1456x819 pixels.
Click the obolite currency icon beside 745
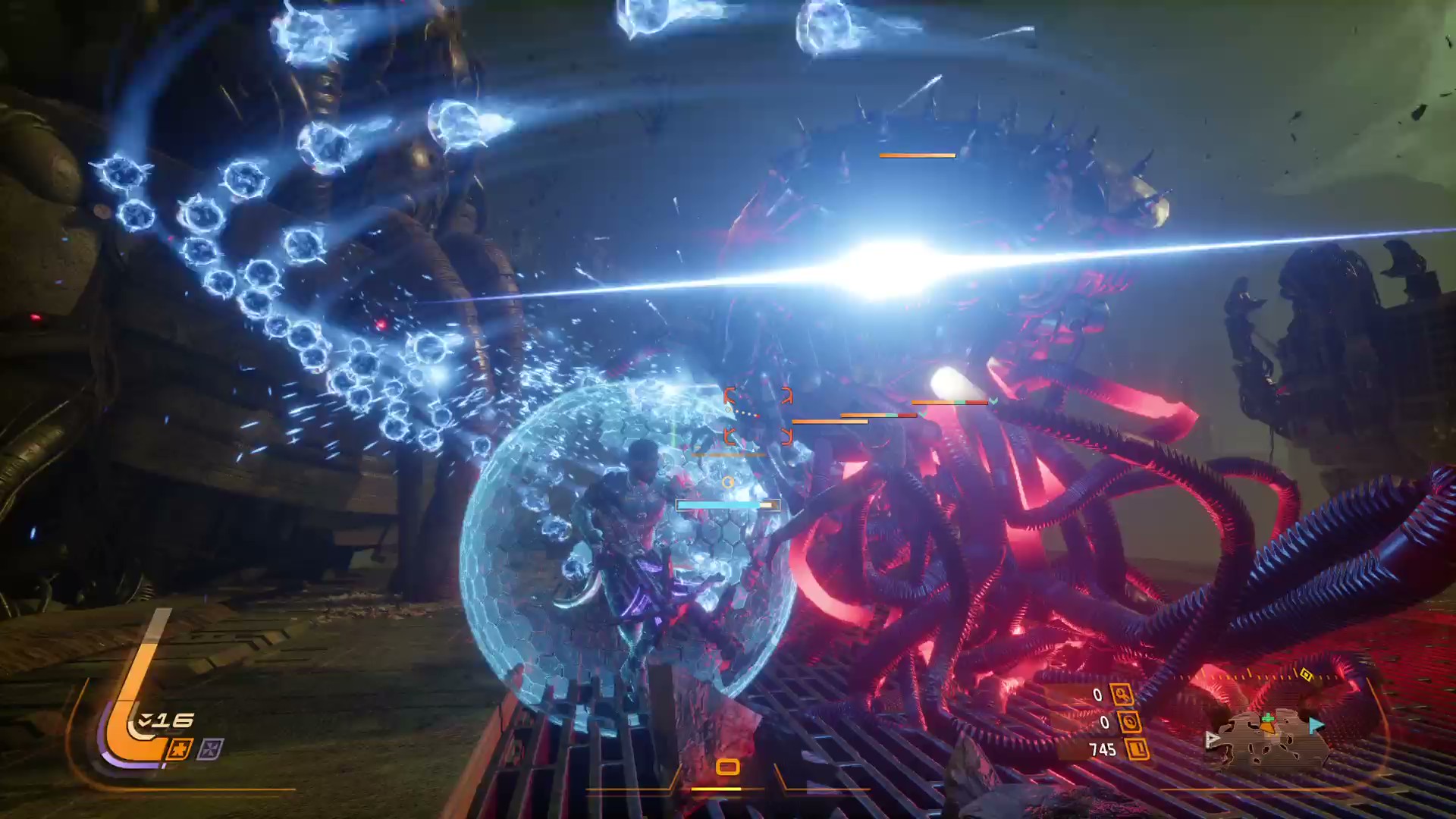(x=1137, y=750)
